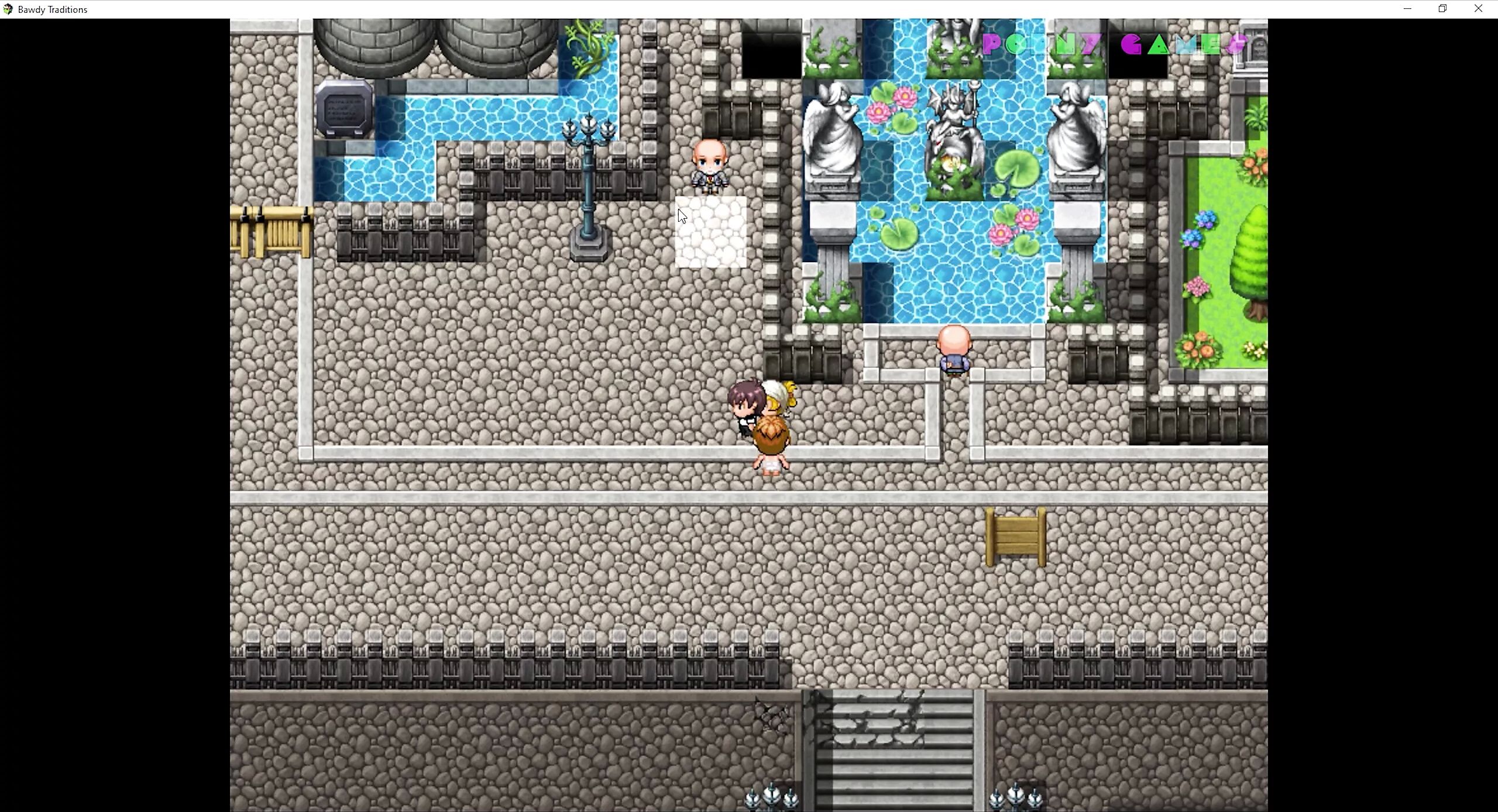1498x812 pixels.
Task: Minimize the Bawdy Traditions window
Action: click(x=1407, y=9)
